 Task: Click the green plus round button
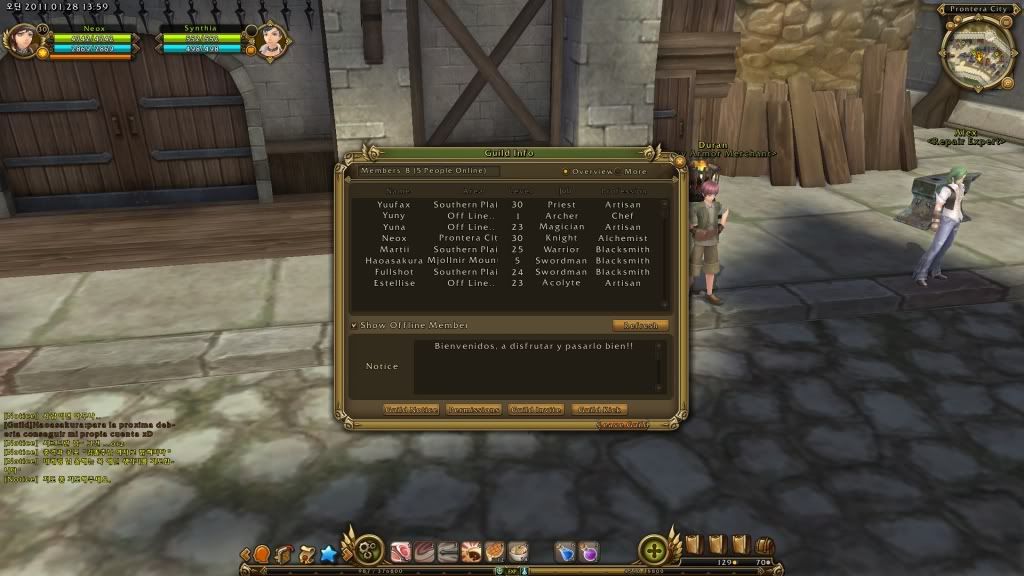tap(654, 550)
